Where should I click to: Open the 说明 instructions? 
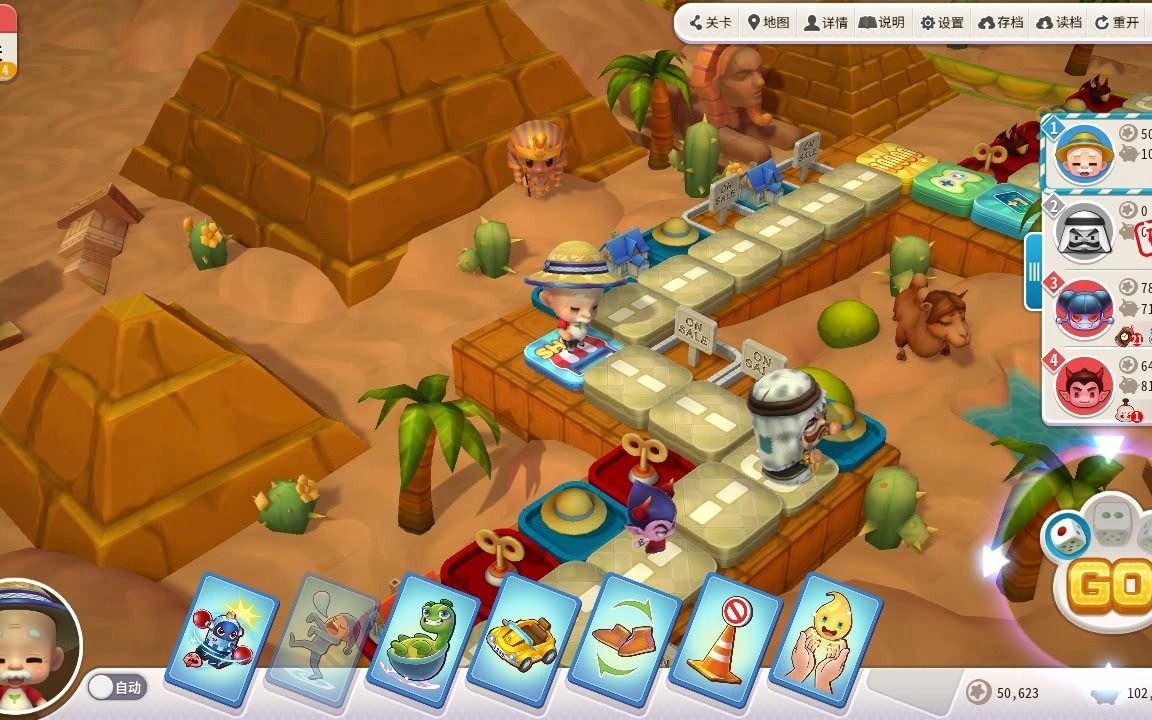coord(882,23)
